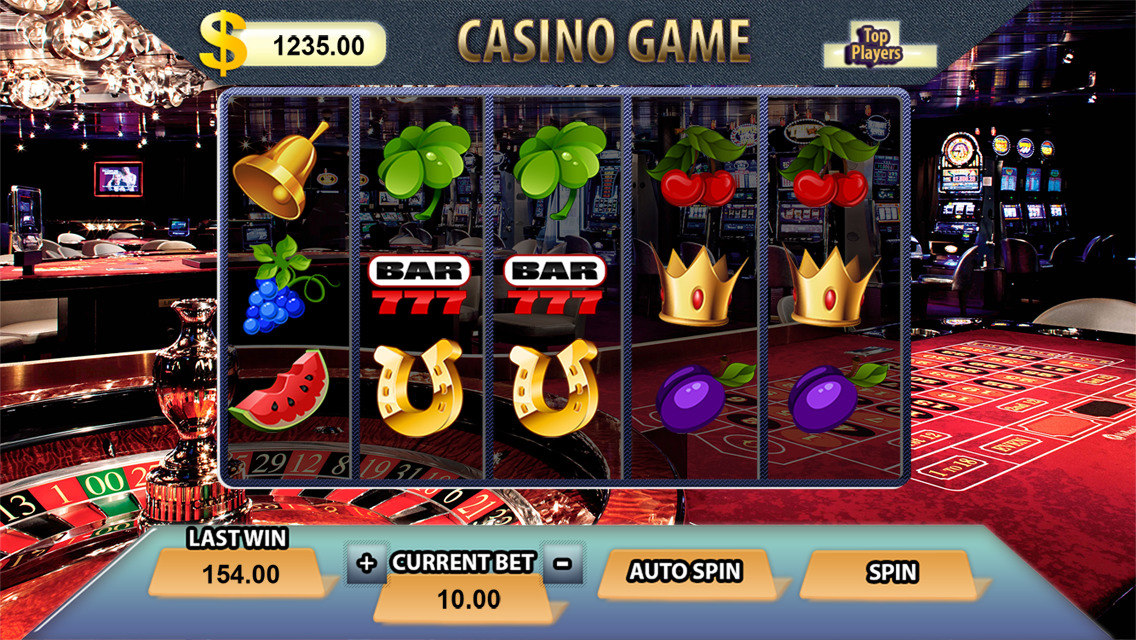Spin the slot reels

(x=889, y=573)
